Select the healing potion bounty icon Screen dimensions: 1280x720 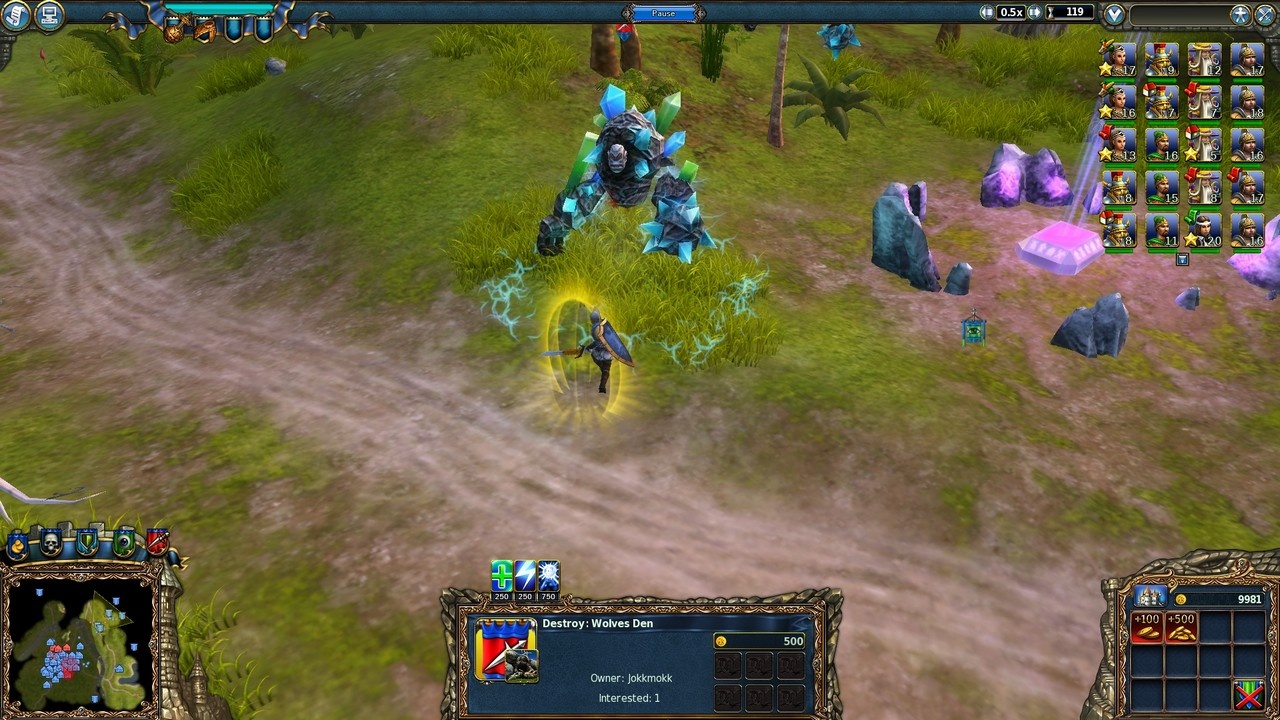tap(501, 575)
